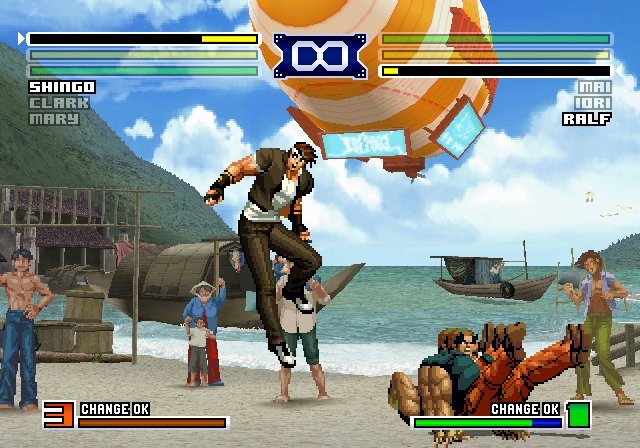Choose IORI from the right team list
The image size is (640, 448).
pyautogui.click(x=594, y=103)
